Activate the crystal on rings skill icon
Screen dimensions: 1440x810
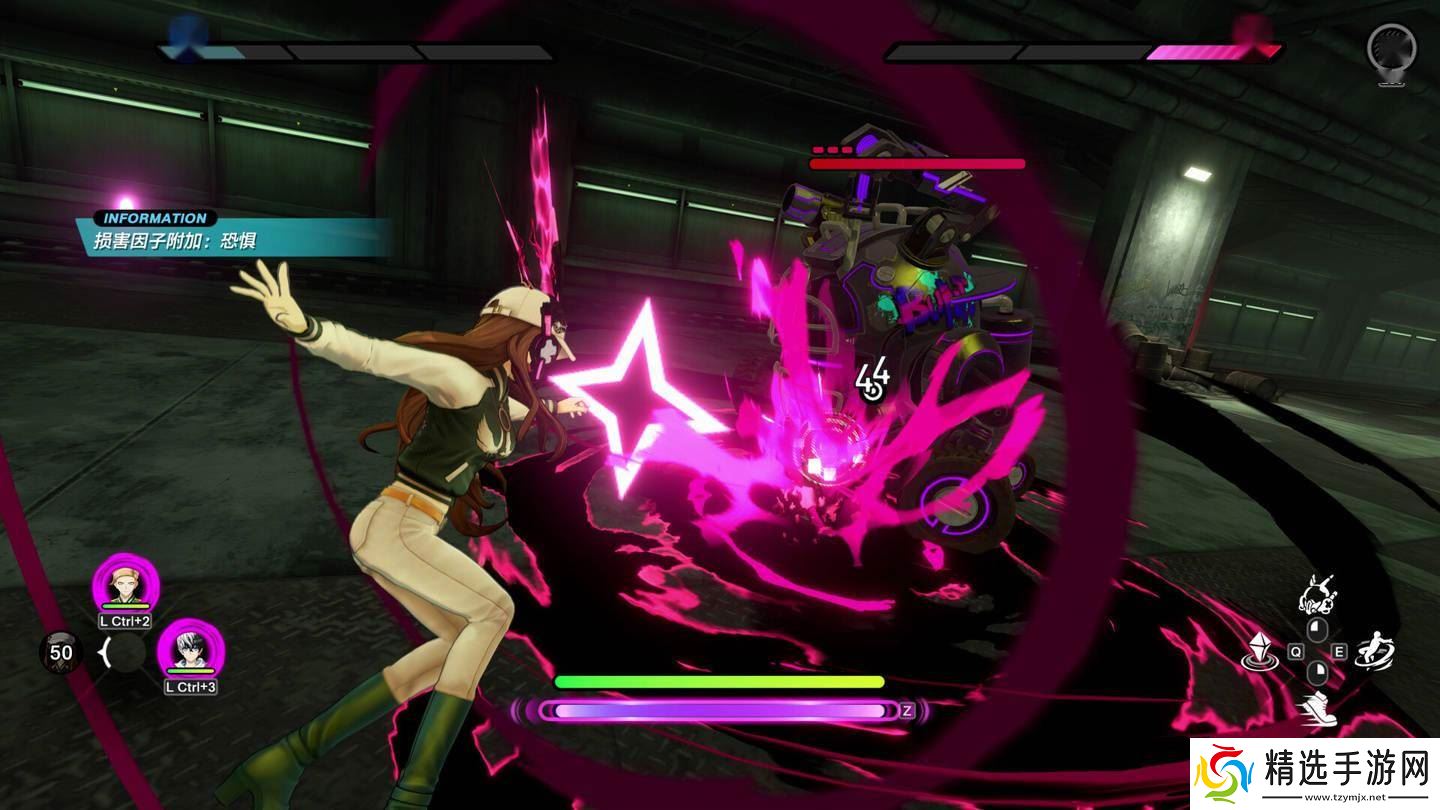pyautogui.click(x=1259, y=653)
